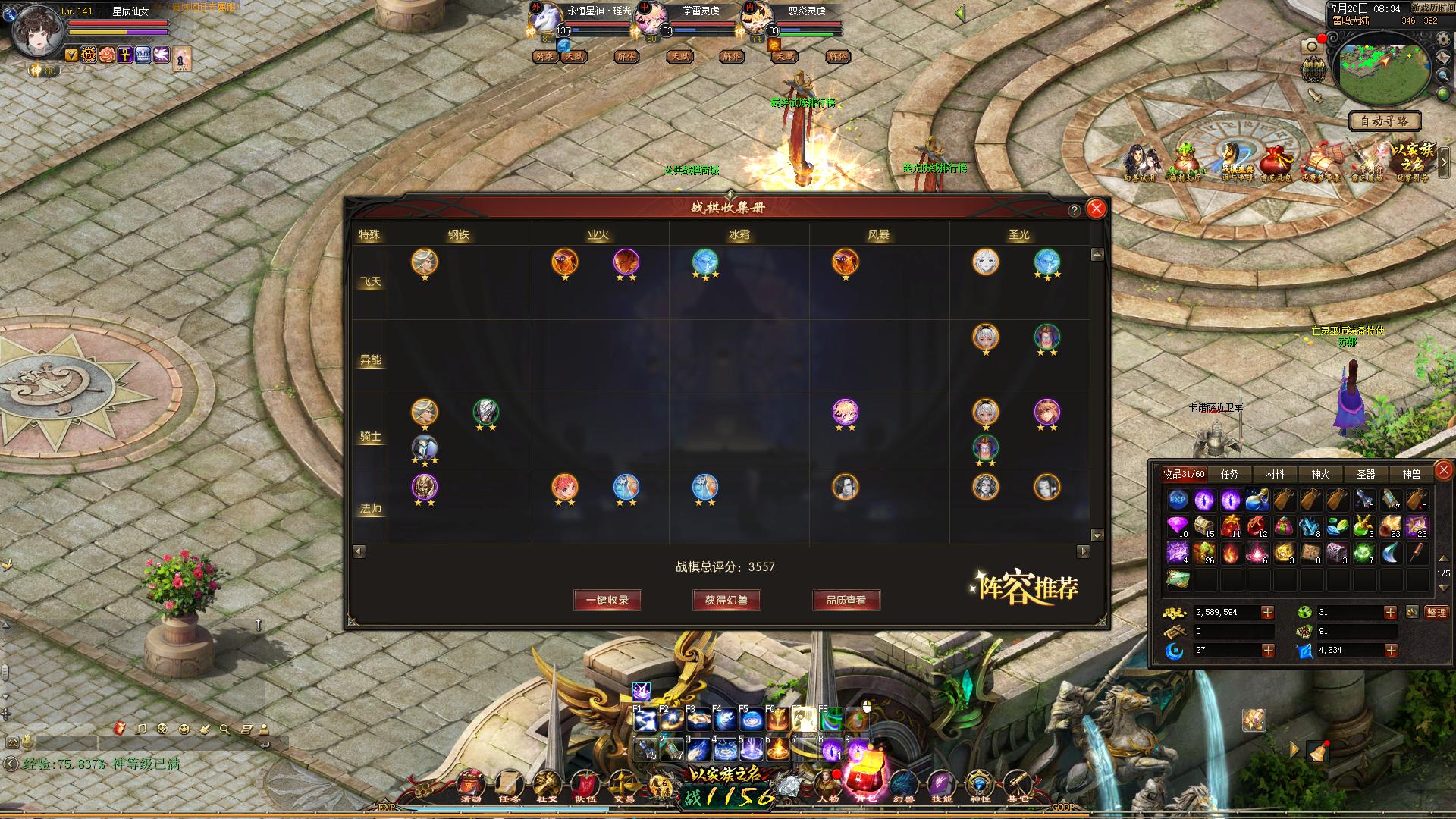Sort the bag with the 整理 button

pyautogui.click(x=1436, y=612)
